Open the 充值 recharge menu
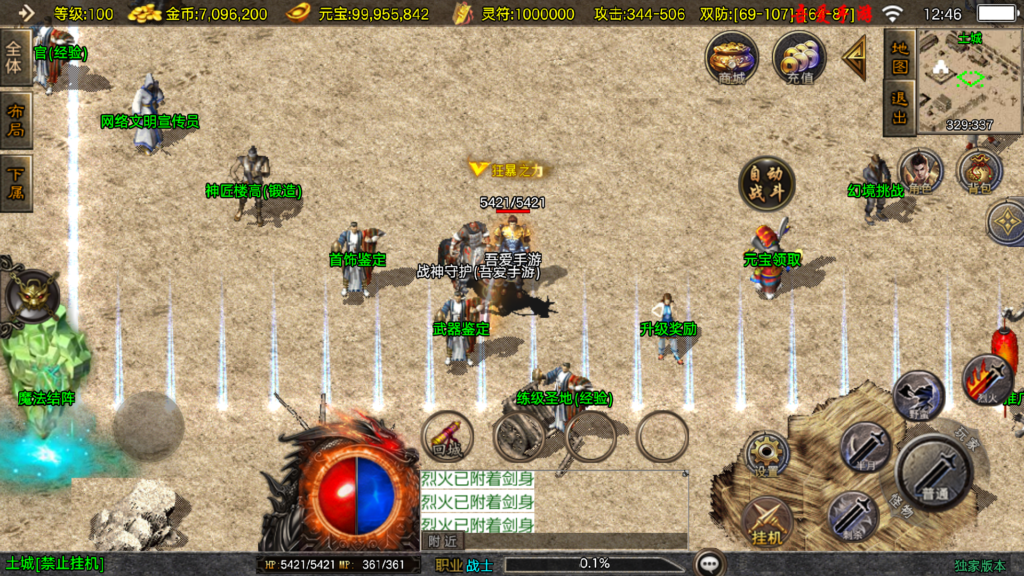 coord(799,57)
